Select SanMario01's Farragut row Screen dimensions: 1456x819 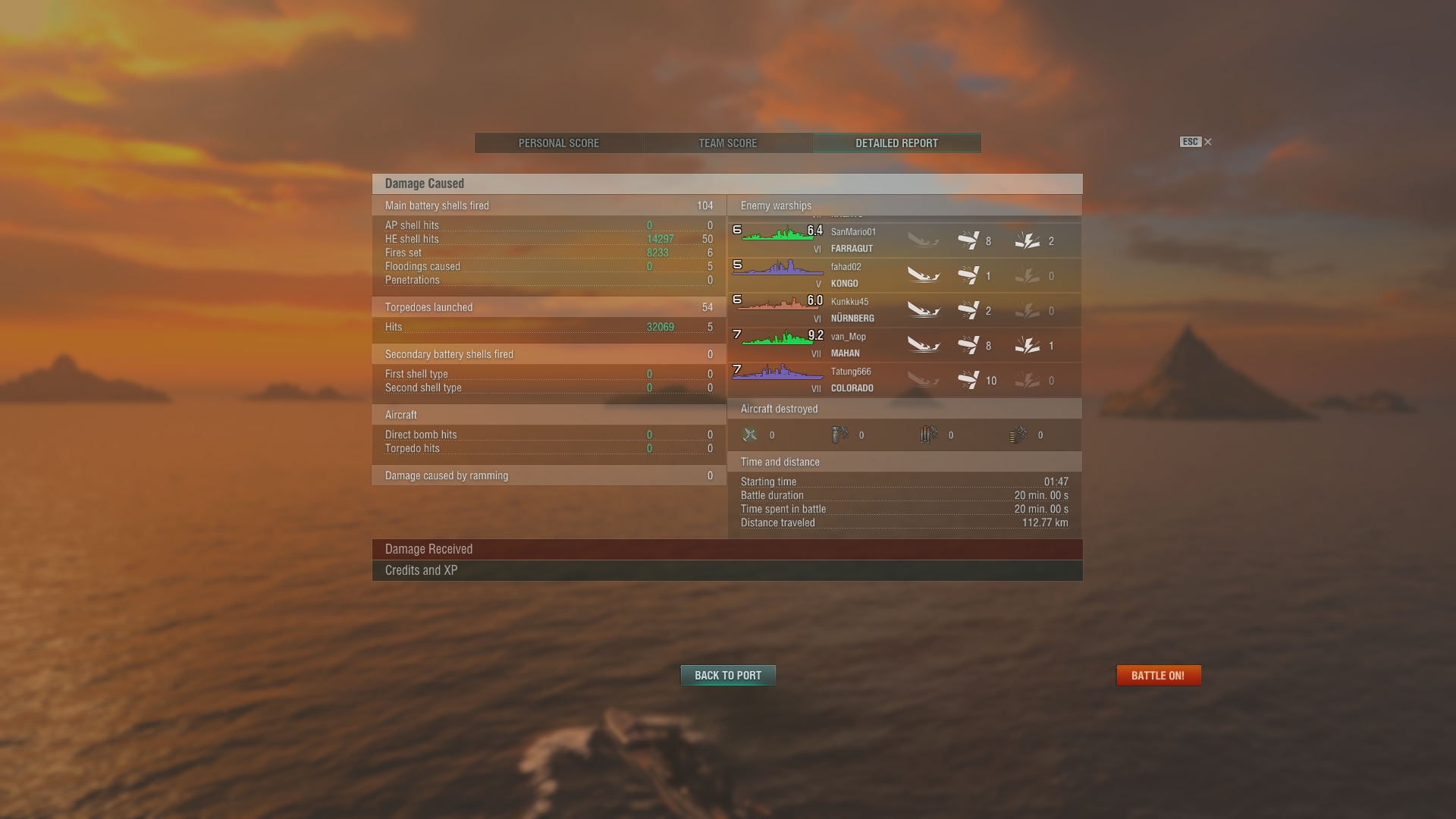coord(904,240)
